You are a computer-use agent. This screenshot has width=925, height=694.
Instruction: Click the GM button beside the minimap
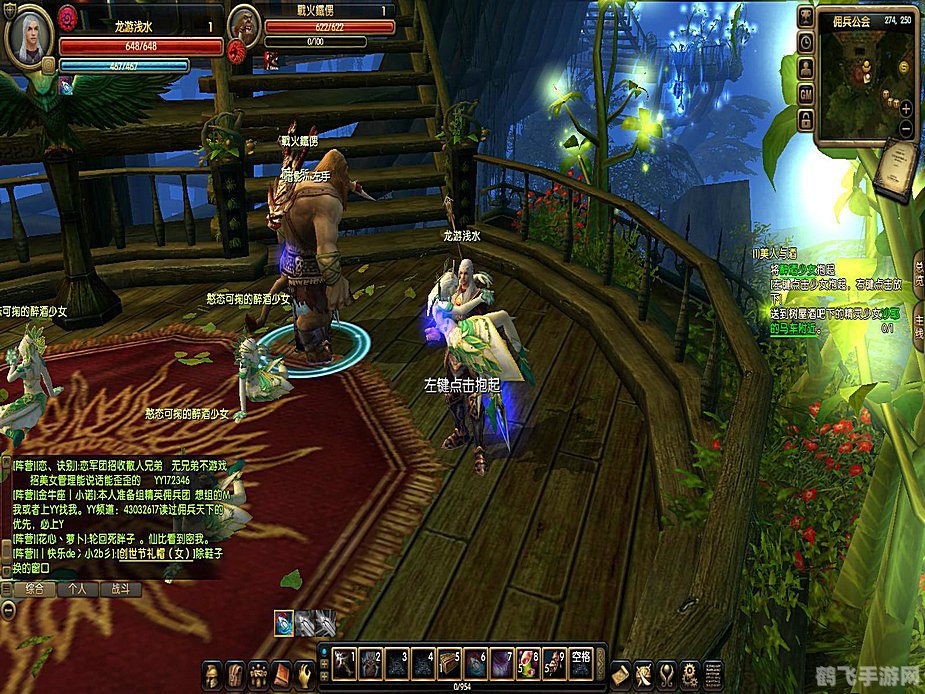pyautogui.click(x=805, y=93)
